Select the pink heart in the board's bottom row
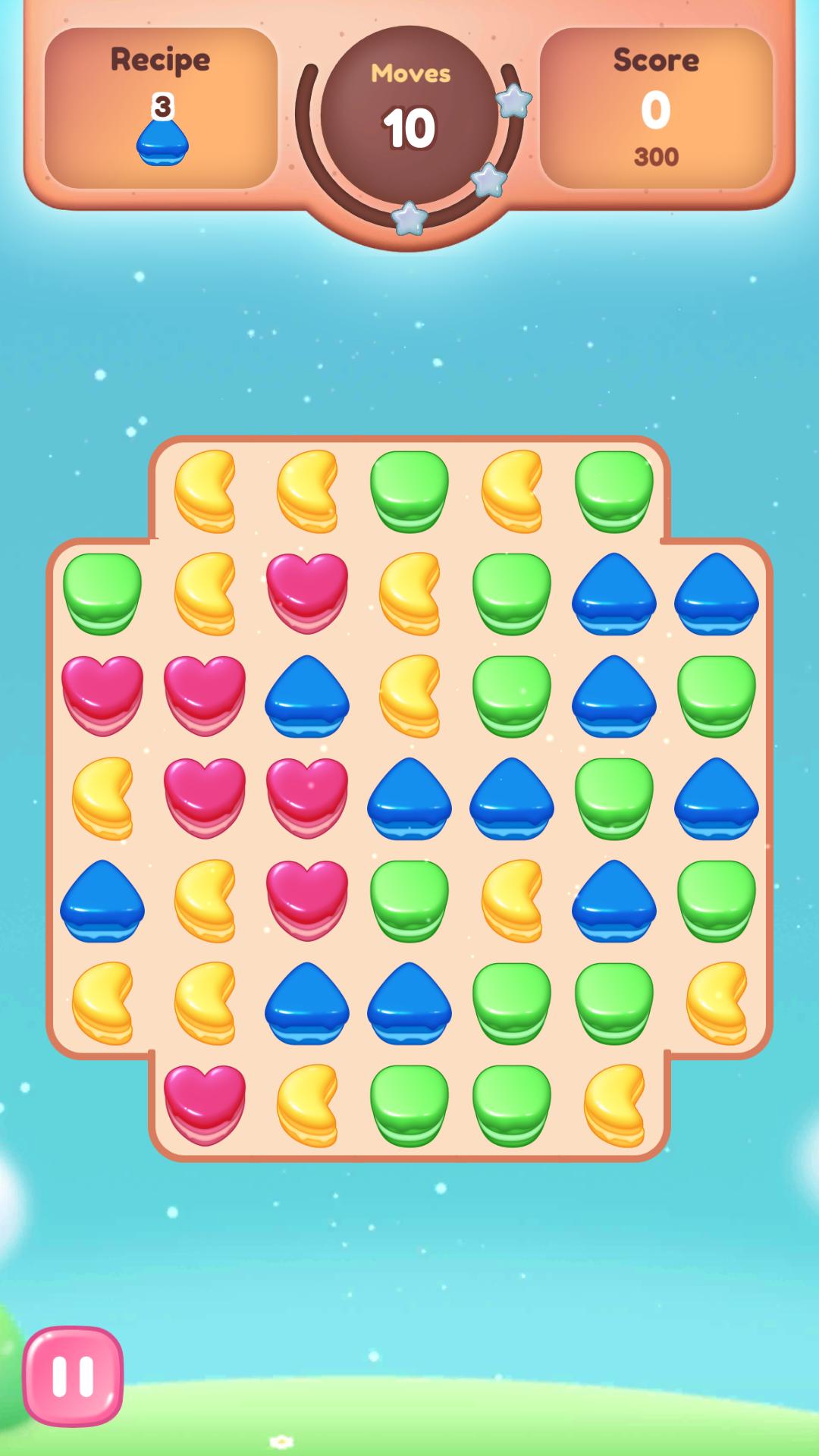This screenshot has height=1456, width=819. click(205, 1104)
